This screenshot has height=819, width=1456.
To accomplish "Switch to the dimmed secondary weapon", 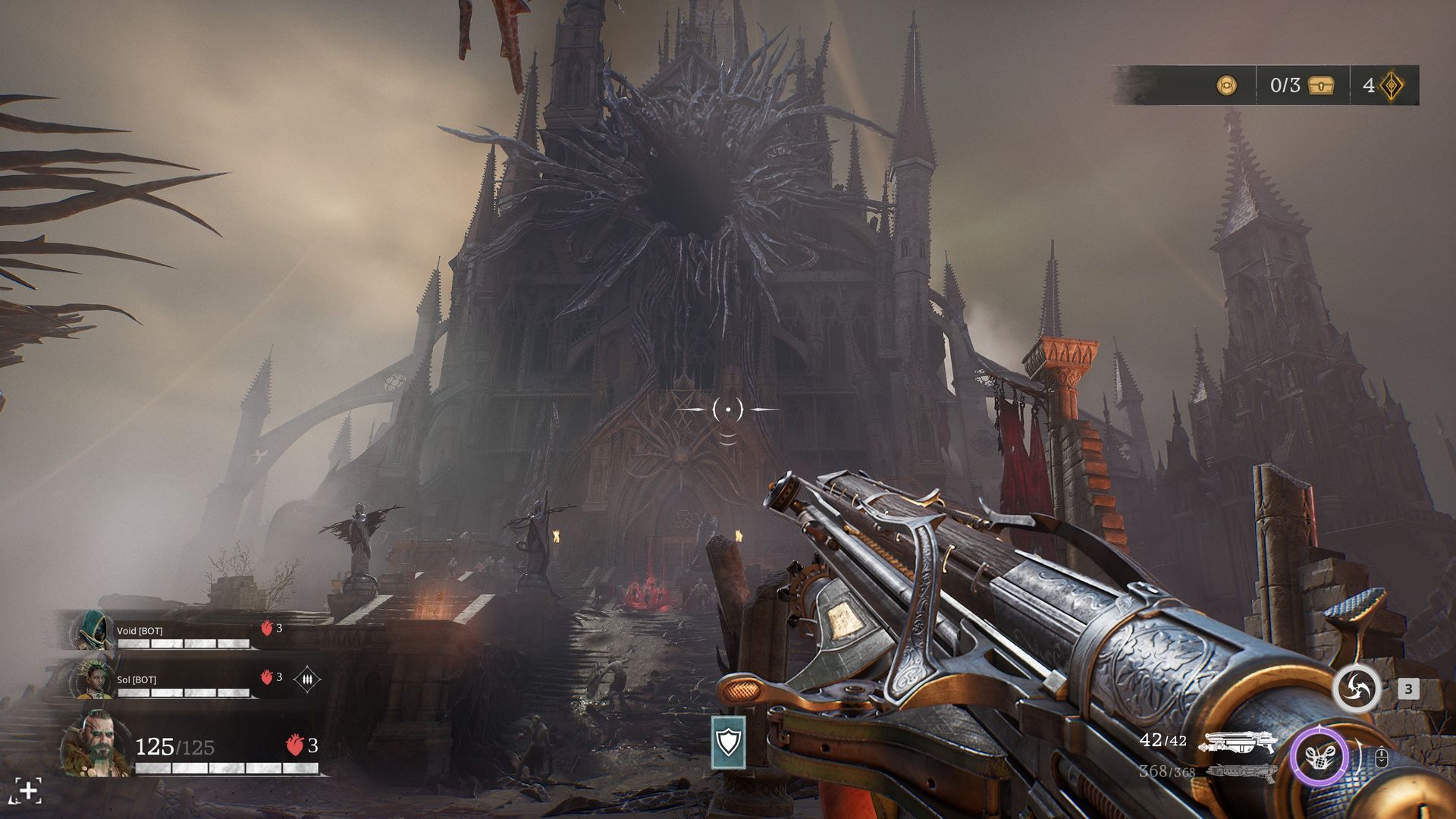I will pos(1238,772).
